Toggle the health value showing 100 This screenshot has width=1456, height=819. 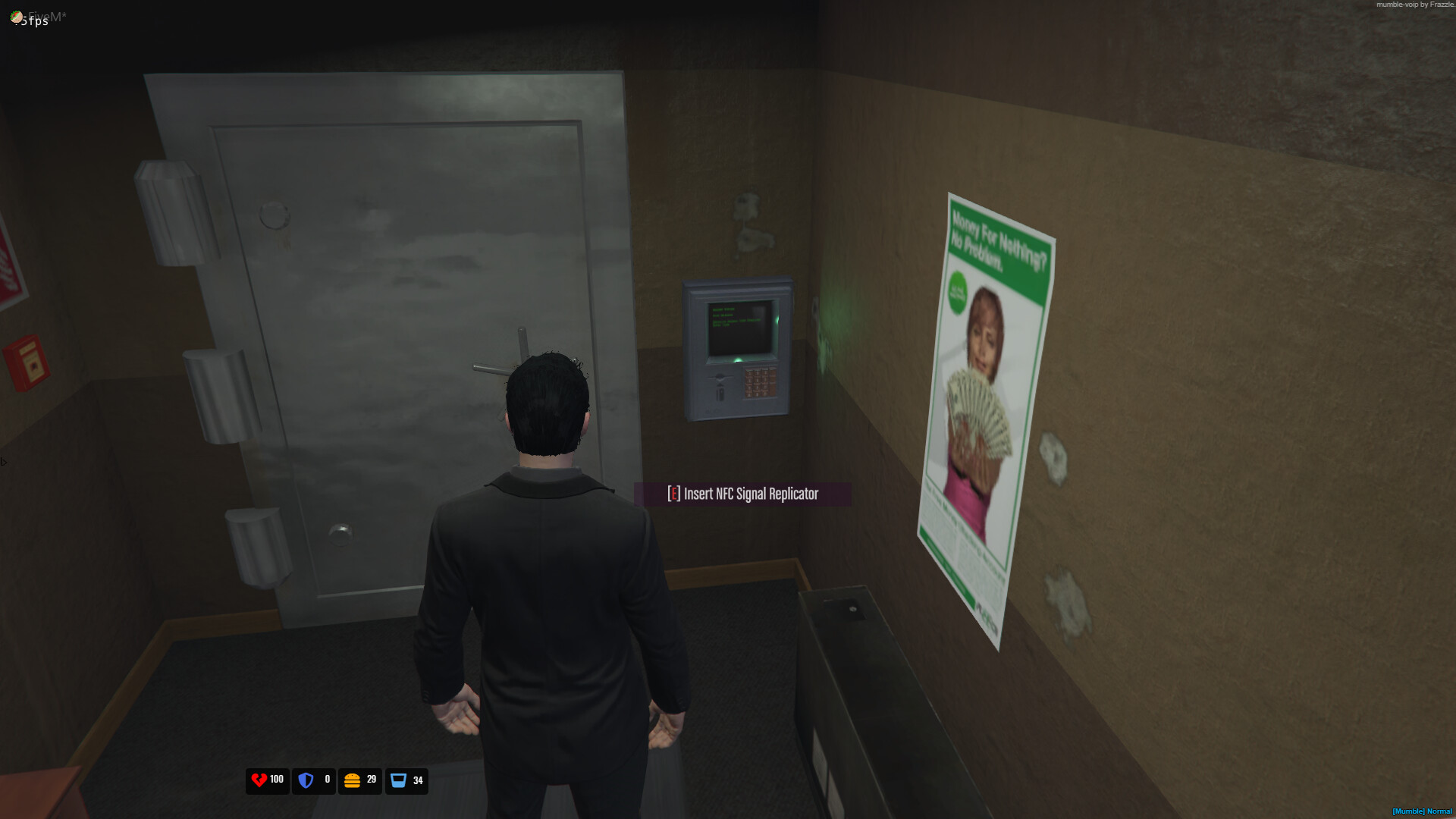(276, 779)
